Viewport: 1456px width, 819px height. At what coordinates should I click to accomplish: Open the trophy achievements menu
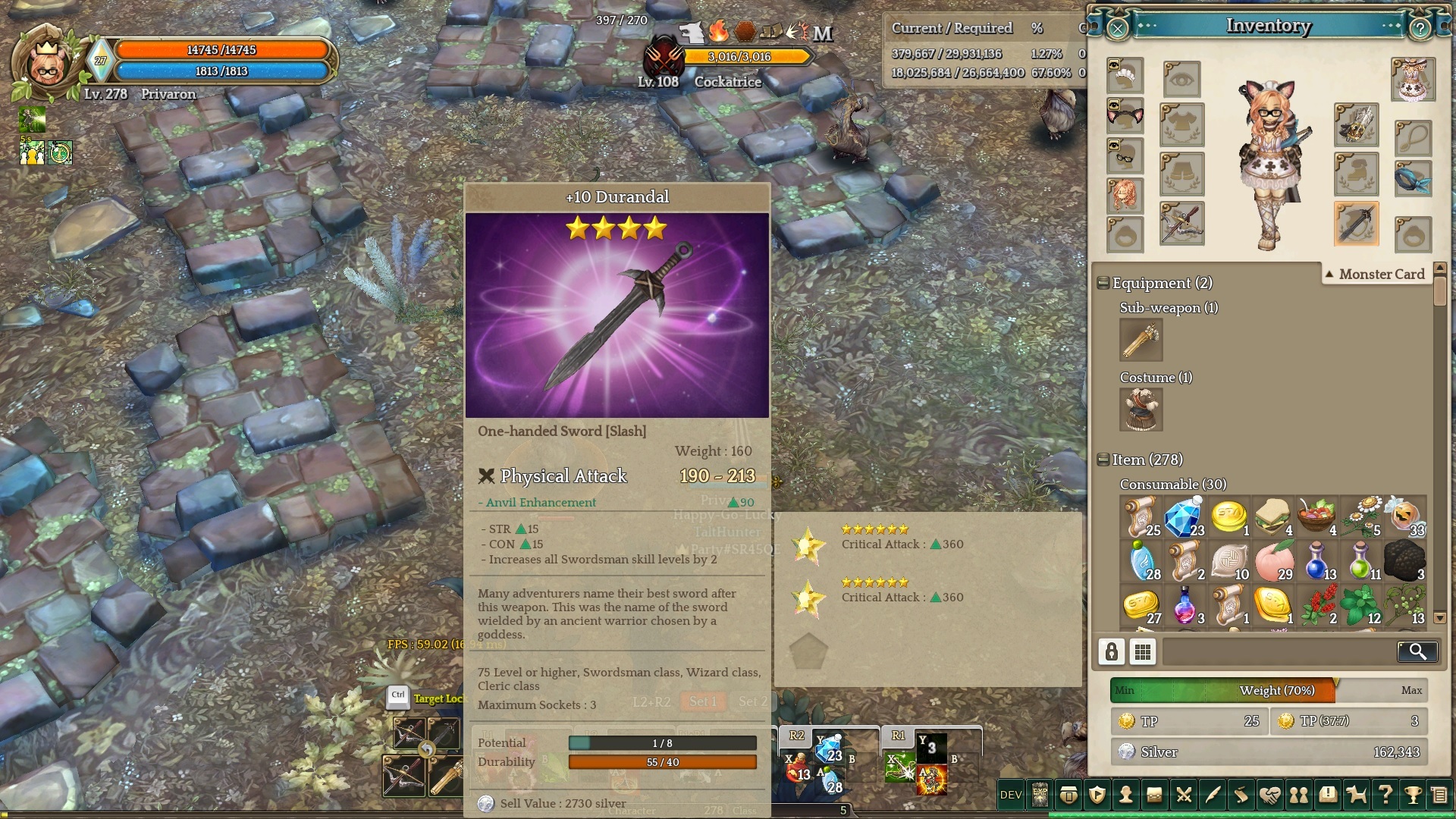pyautogui.click(x=1413, y=795)
